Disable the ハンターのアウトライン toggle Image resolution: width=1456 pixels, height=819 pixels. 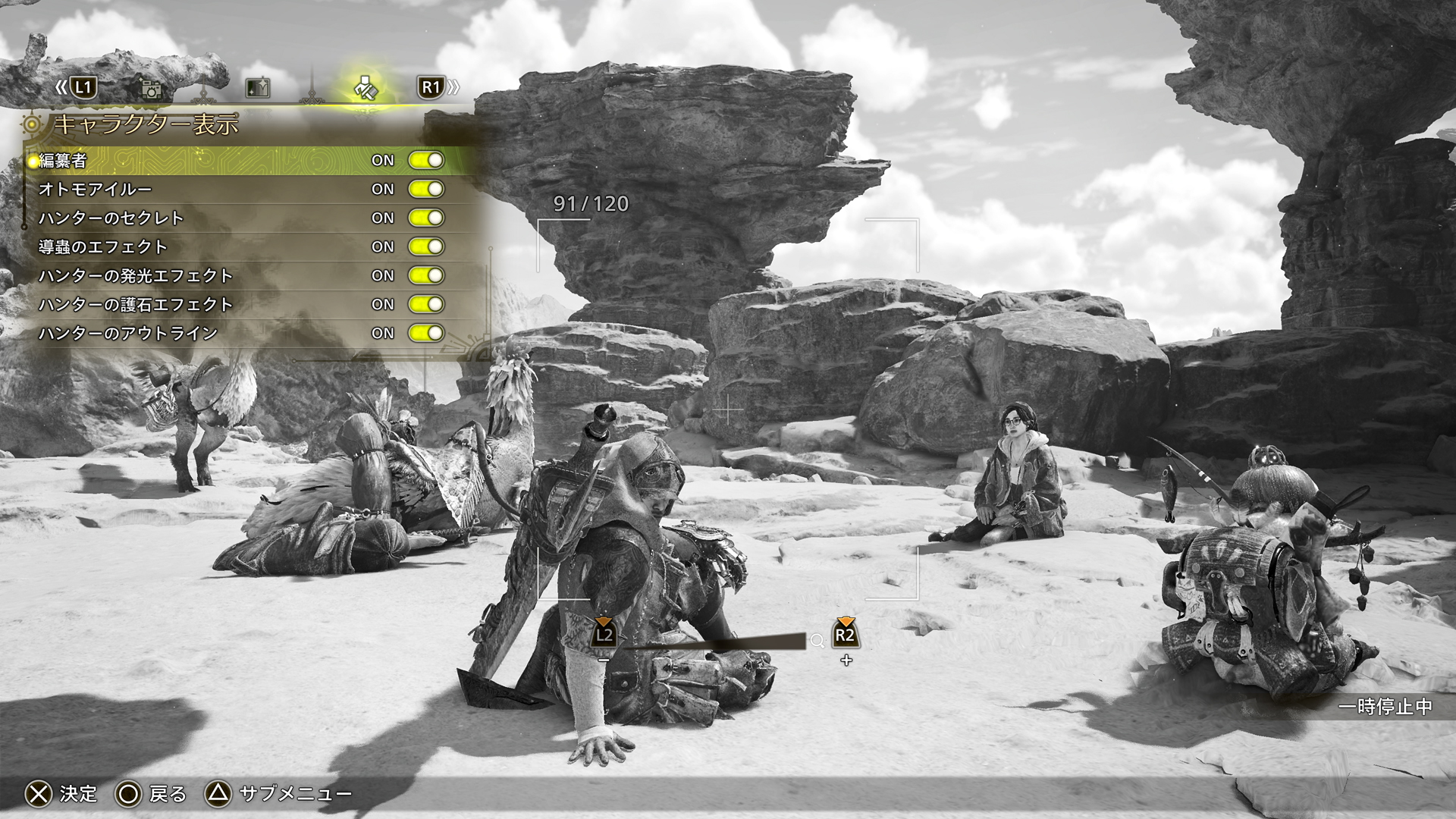tap(425, 333)
